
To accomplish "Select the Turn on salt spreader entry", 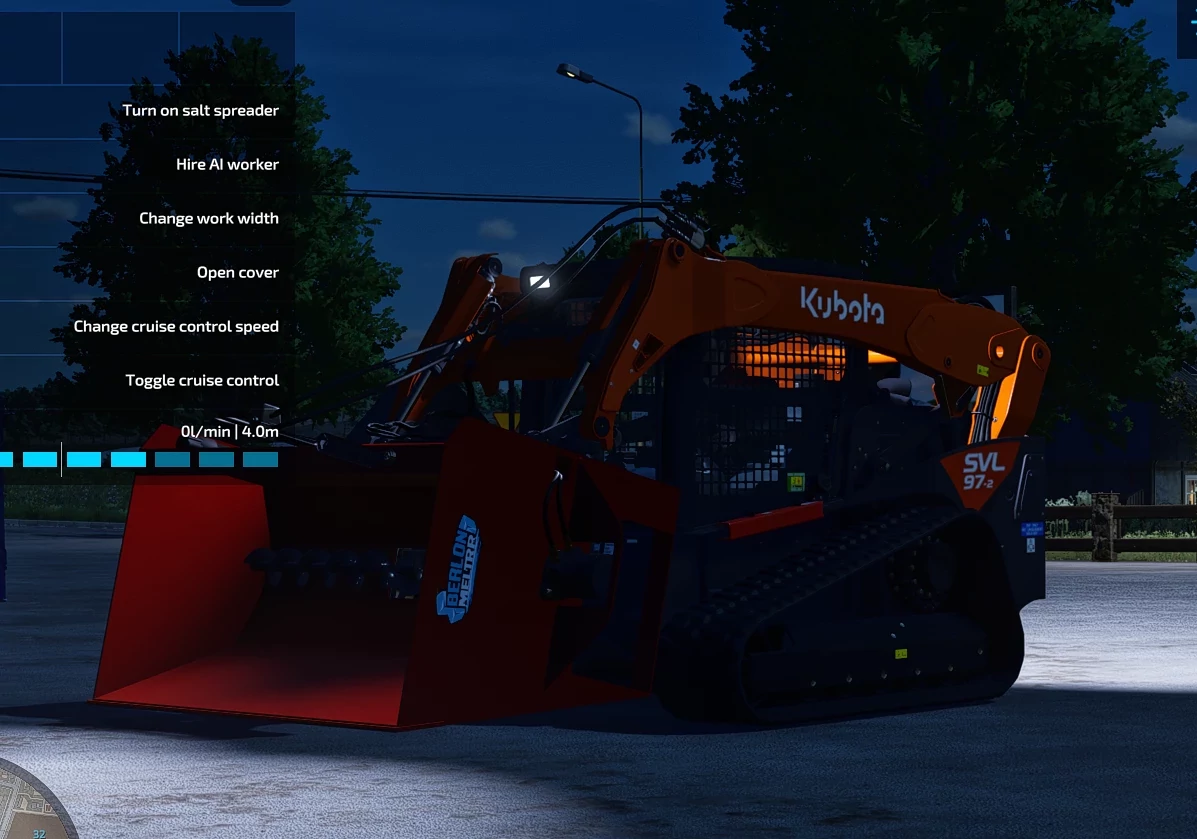I will tap(200, 111).
